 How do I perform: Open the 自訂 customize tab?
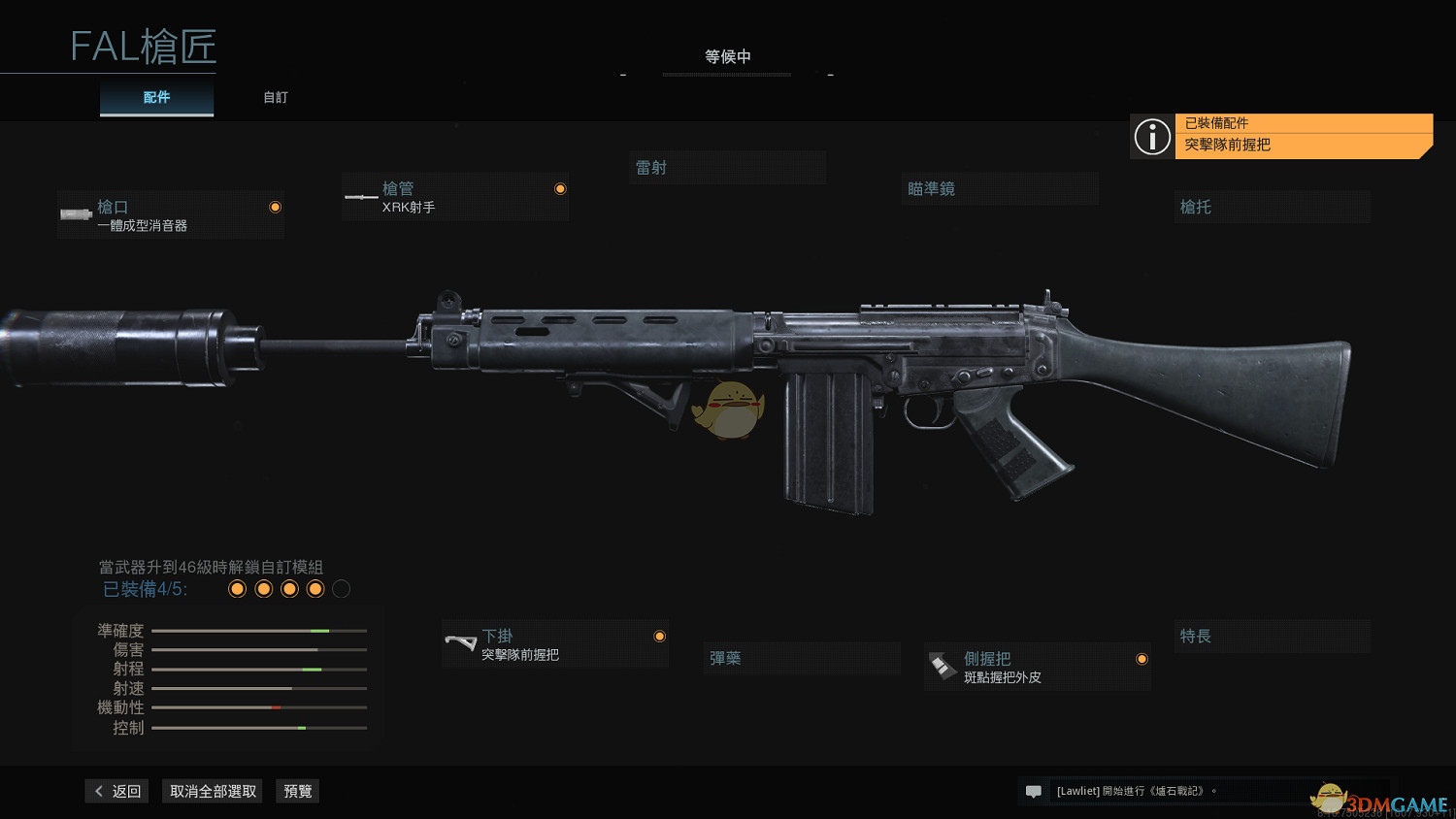coord(276,98)
